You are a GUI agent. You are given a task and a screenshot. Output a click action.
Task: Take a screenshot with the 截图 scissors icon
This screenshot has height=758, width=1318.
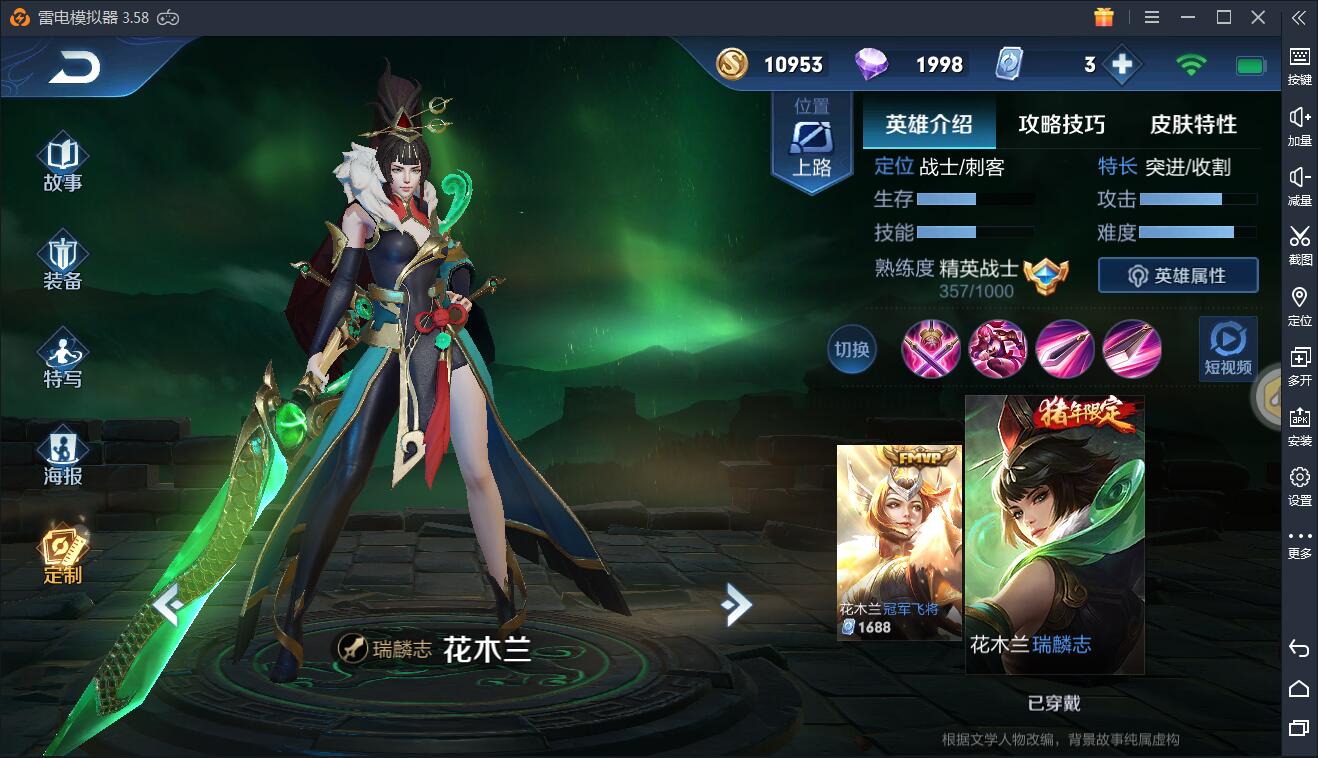(1299, 242)
